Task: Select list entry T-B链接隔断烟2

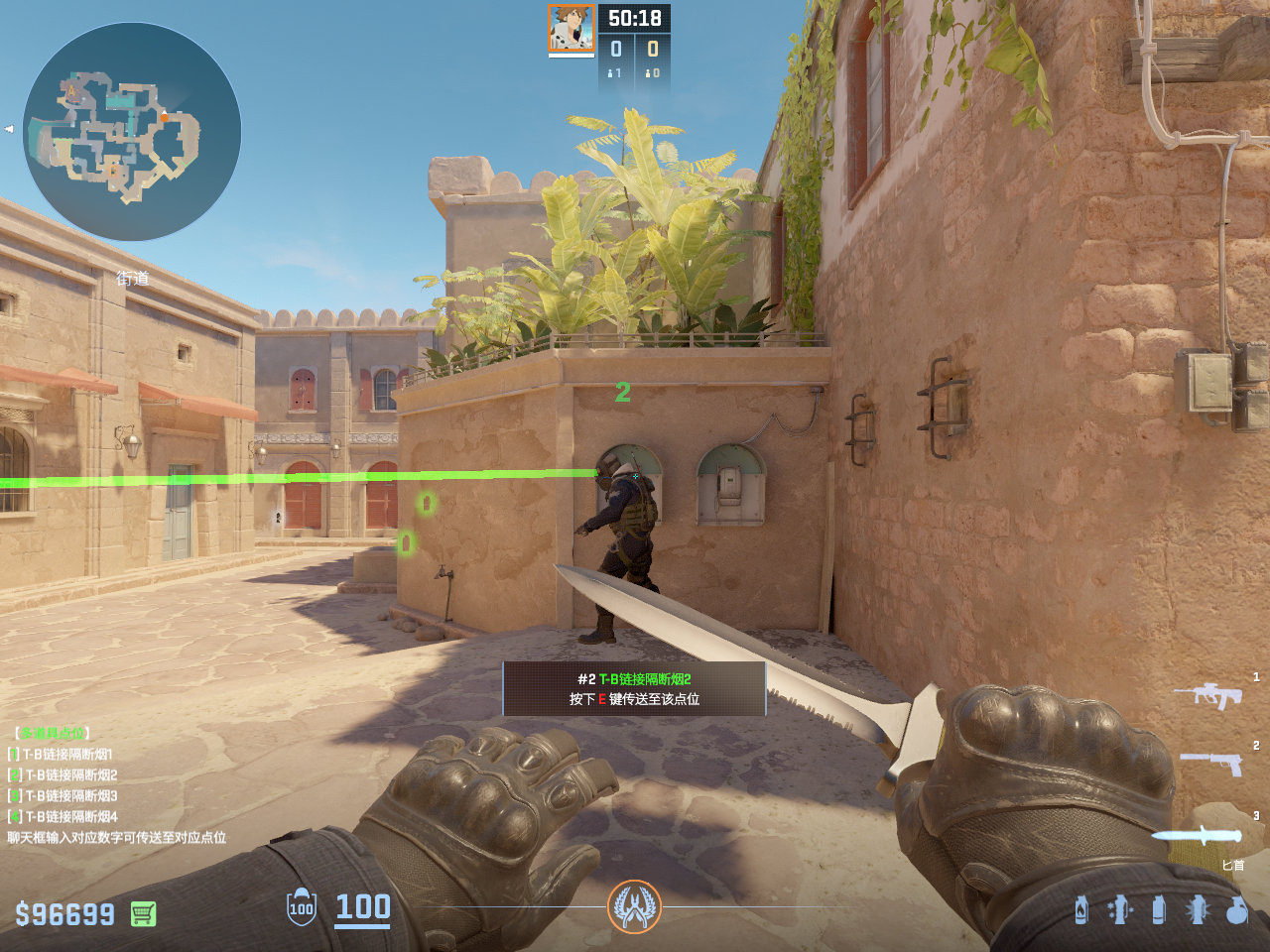Action: pyautogui.click(x=69, y=775)
